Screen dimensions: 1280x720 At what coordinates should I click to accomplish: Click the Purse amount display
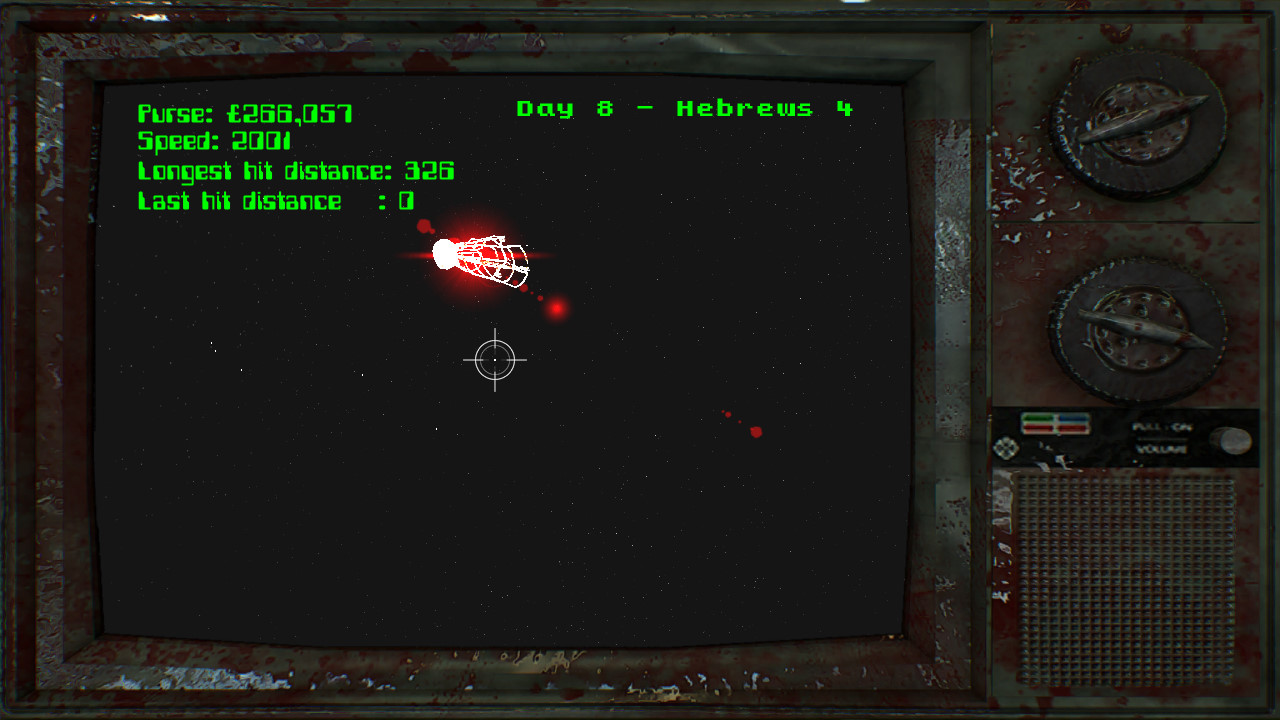pos(243,113)
